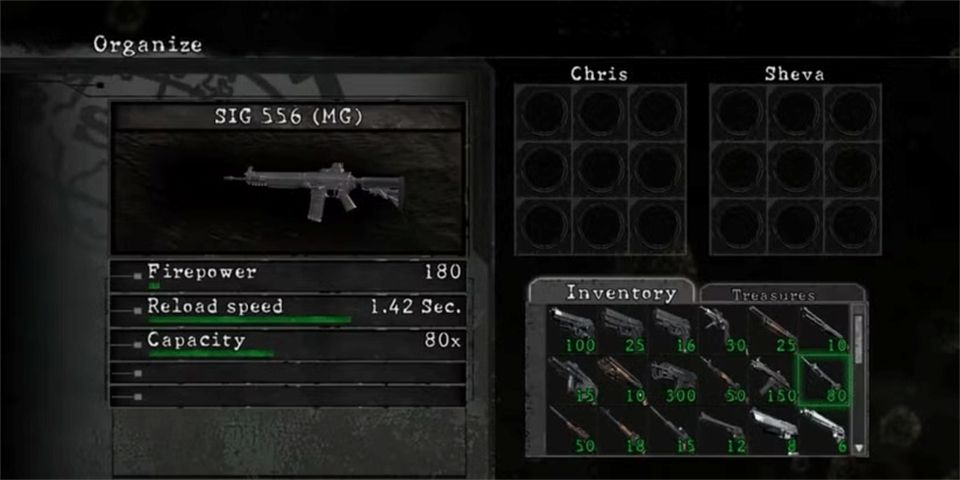
Task: Pick the weapon slot with 12 rounds
Action: tap(722, 430)
